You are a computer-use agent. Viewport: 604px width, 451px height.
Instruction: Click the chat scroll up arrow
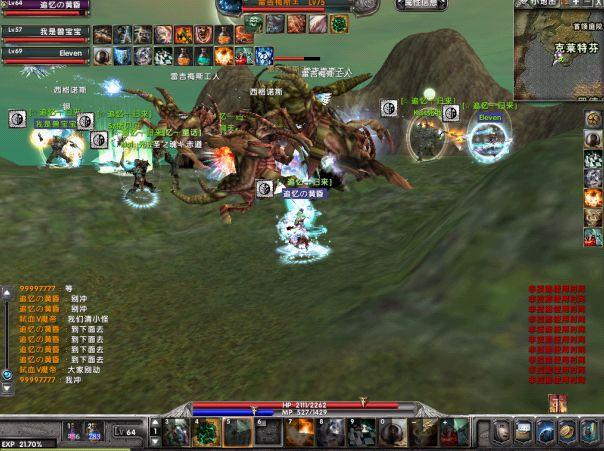click(7, 294)
